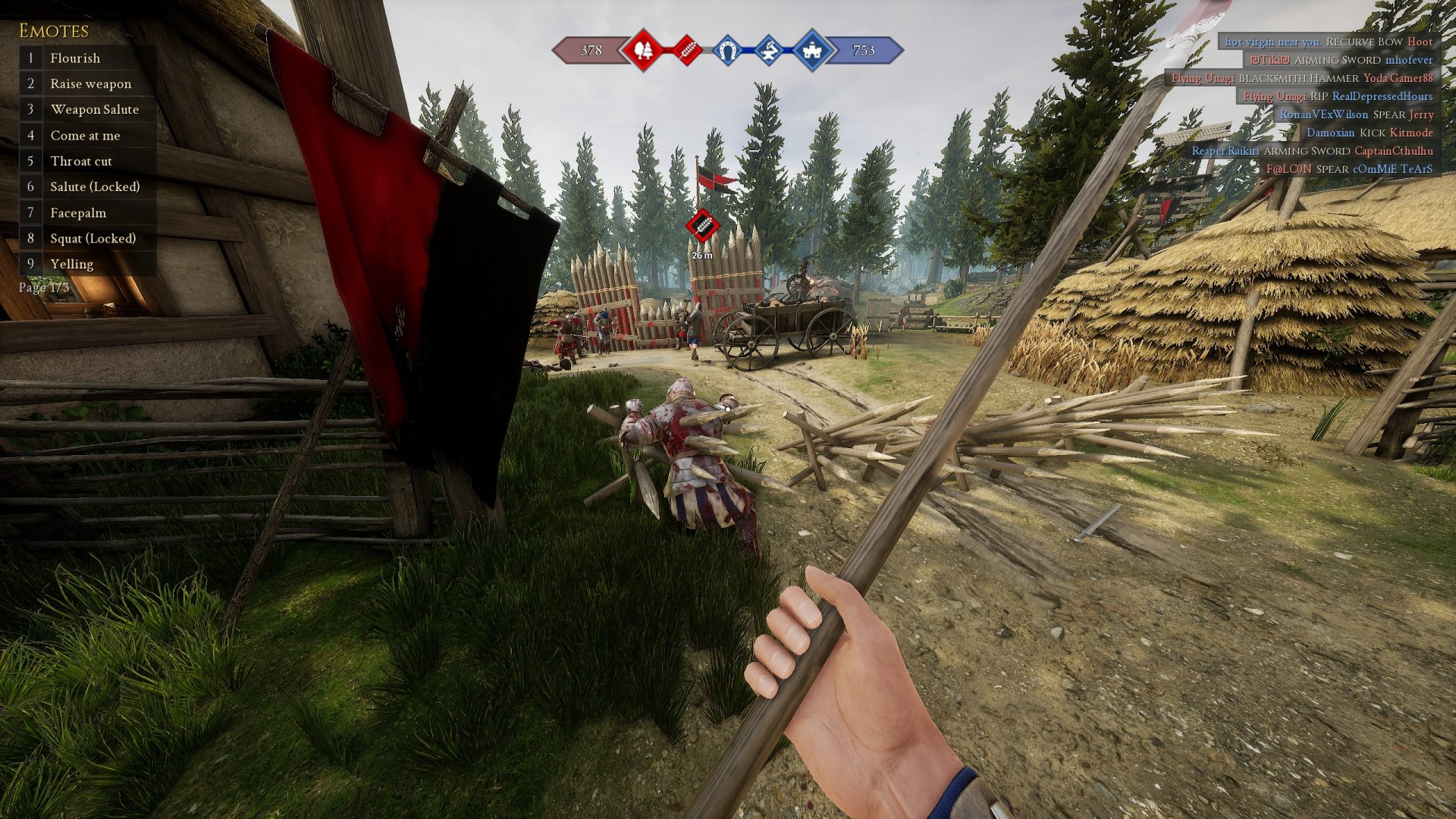Choose the Throat cut emote
Image resolution: width=1456 pixels, height=819 pixels.
[80, 162]
